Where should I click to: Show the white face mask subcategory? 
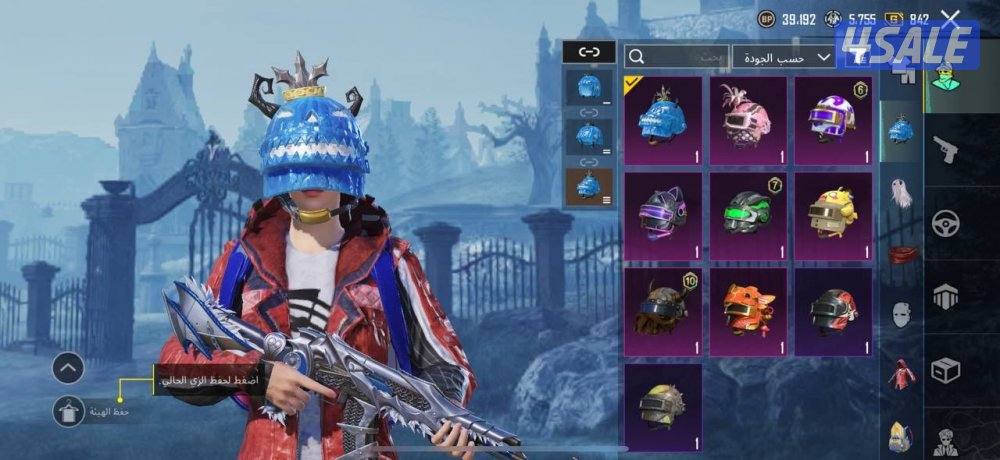[x=902, y=314]
